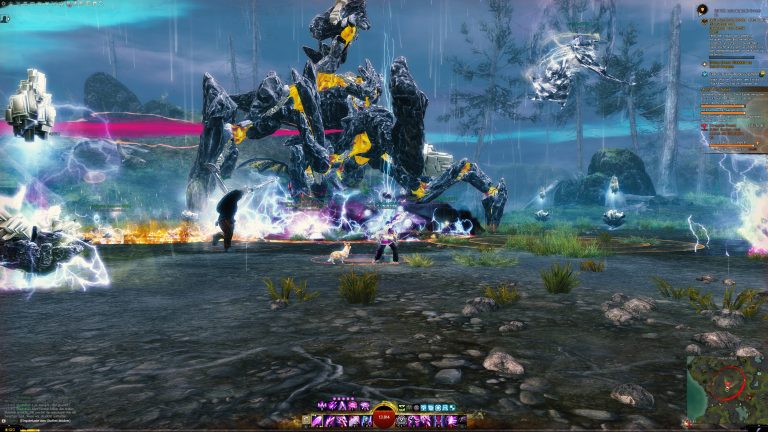768x432 pixels.
Task: Open the achievement chest icon atop the tracker
Action: coord(702,9)
